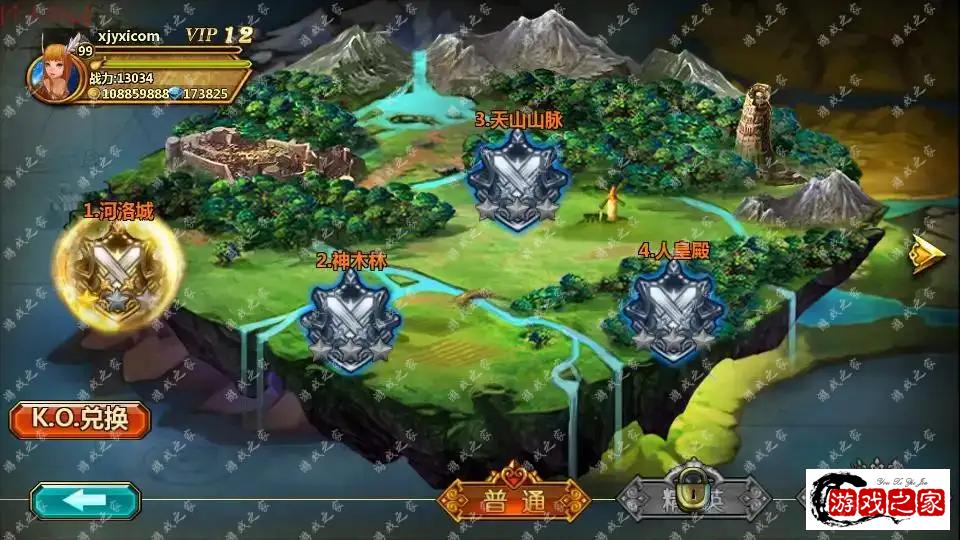Tap the VIP 12 badge
This screenshot has width=960, height=540.
[219, 35]
